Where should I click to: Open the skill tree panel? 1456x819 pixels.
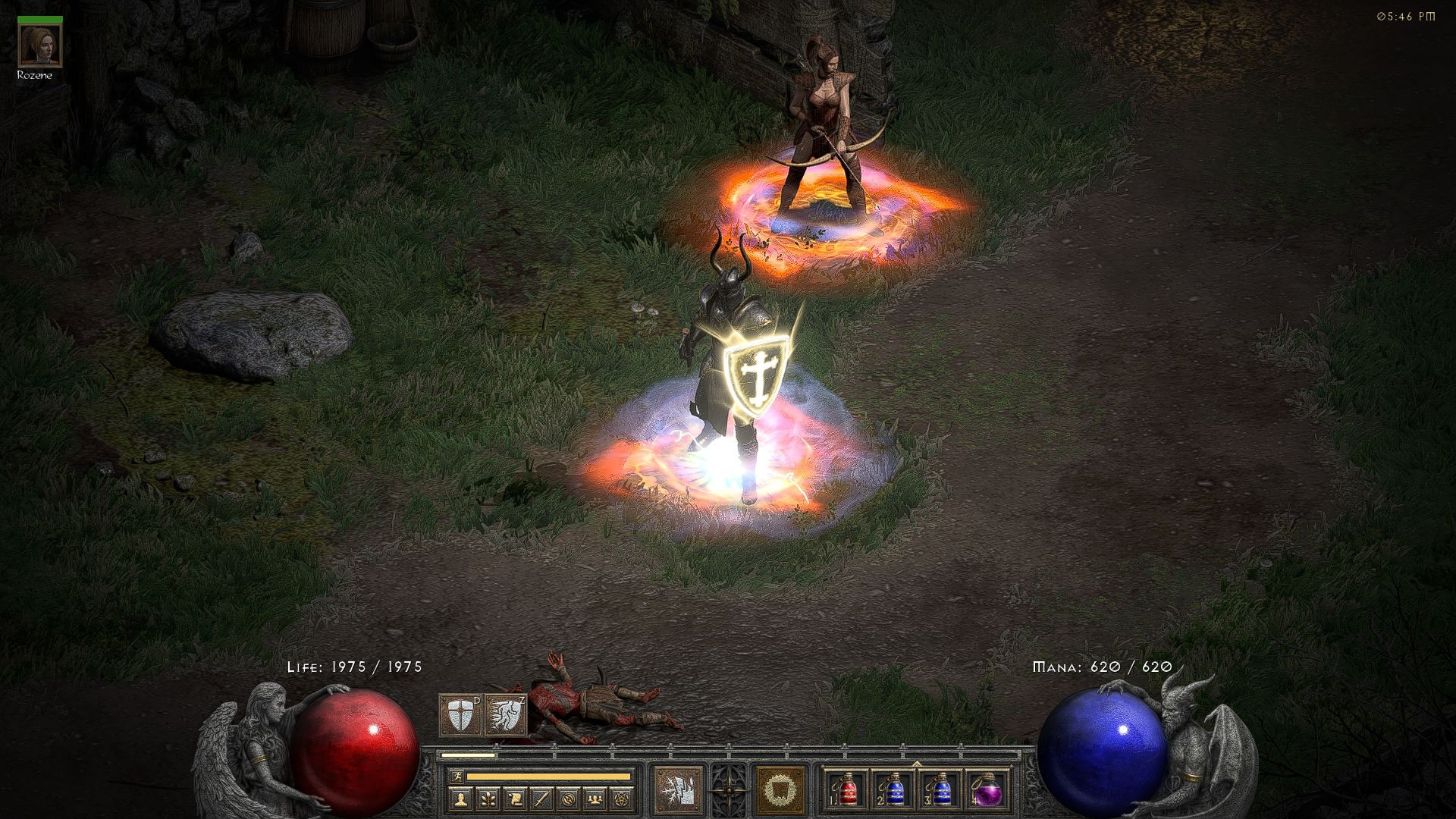point(488,799)
